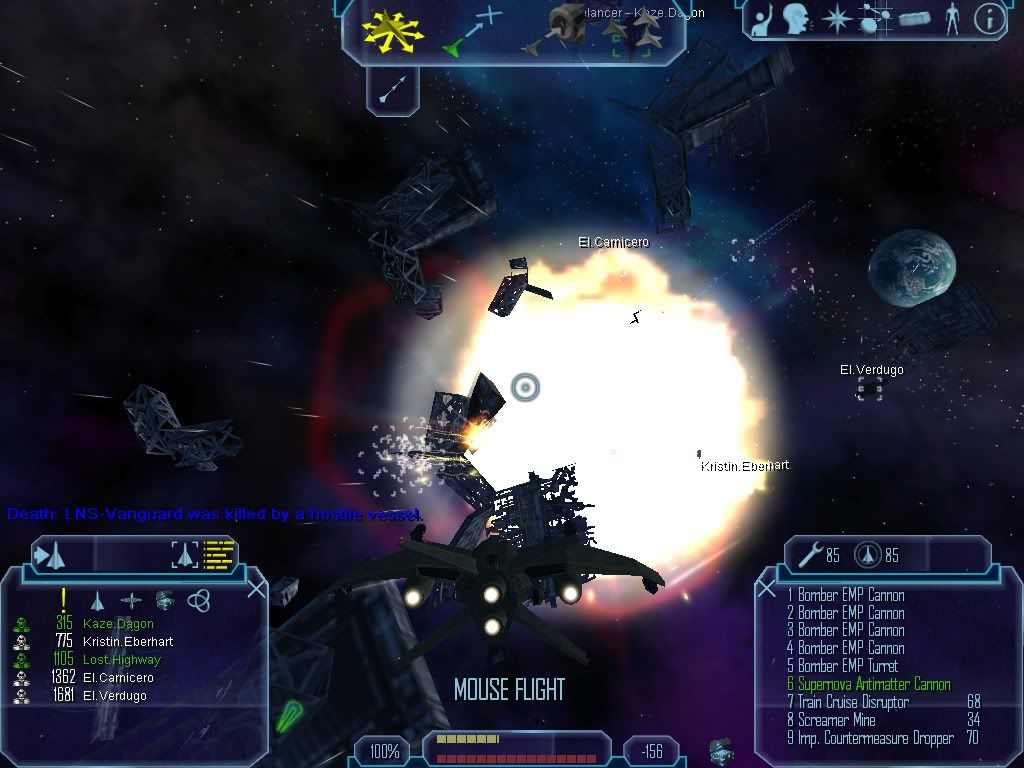Open the raised-hand request icon
1024x768 pixels.
[x=762, y=20]
